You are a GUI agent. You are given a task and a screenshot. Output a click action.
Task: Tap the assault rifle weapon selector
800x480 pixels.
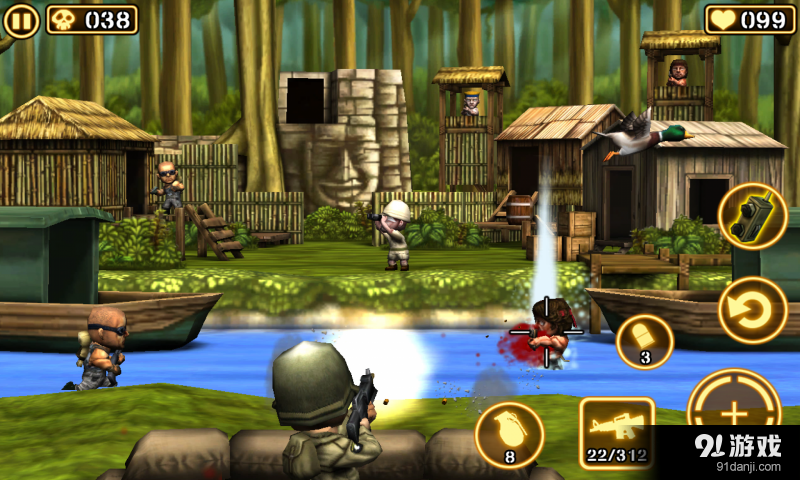pos(616,433)
